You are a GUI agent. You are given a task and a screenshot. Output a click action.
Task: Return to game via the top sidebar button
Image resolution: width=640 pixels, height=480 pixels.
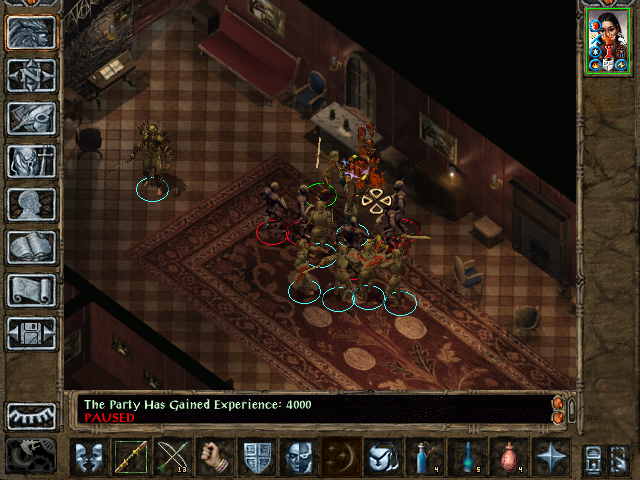point(31,33)
